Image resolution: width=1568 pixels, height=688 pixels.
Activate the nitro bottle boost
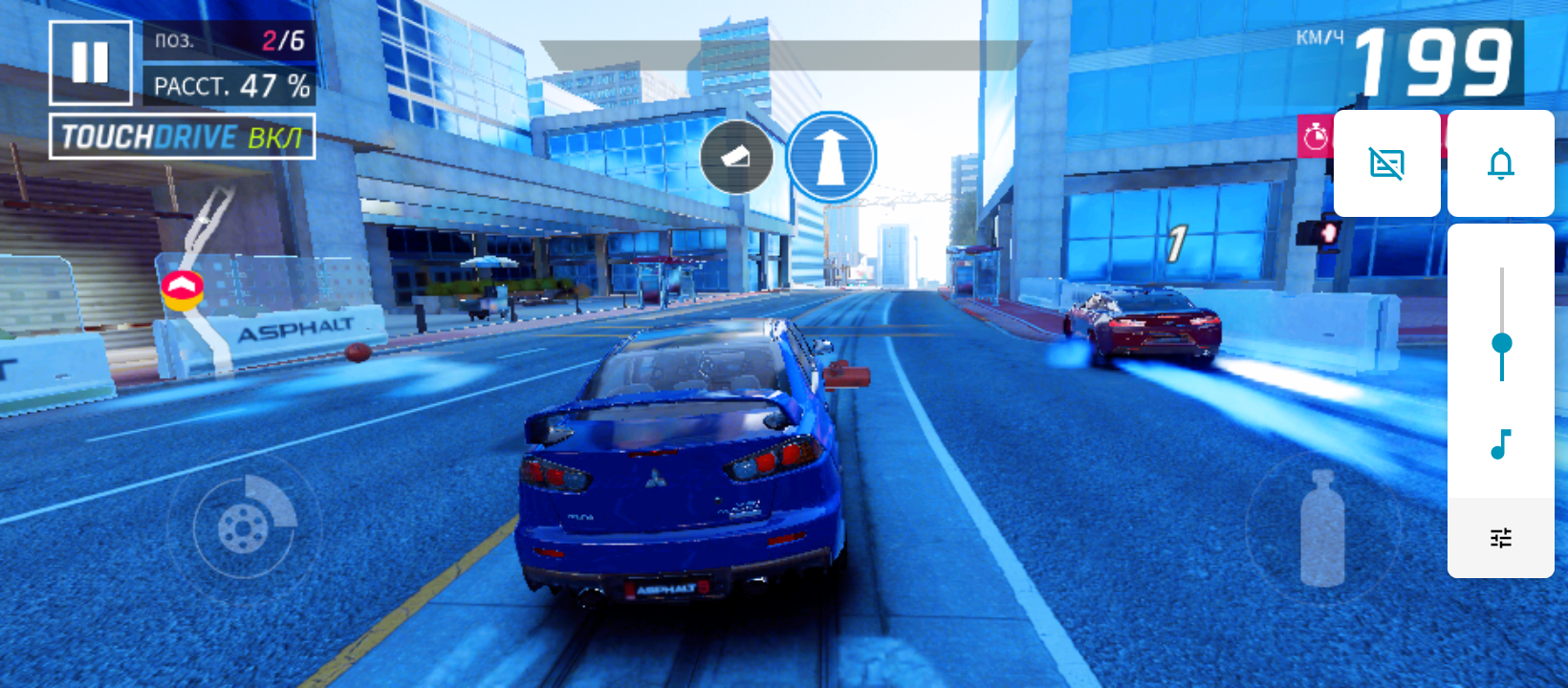click(x=1323, y=527)
